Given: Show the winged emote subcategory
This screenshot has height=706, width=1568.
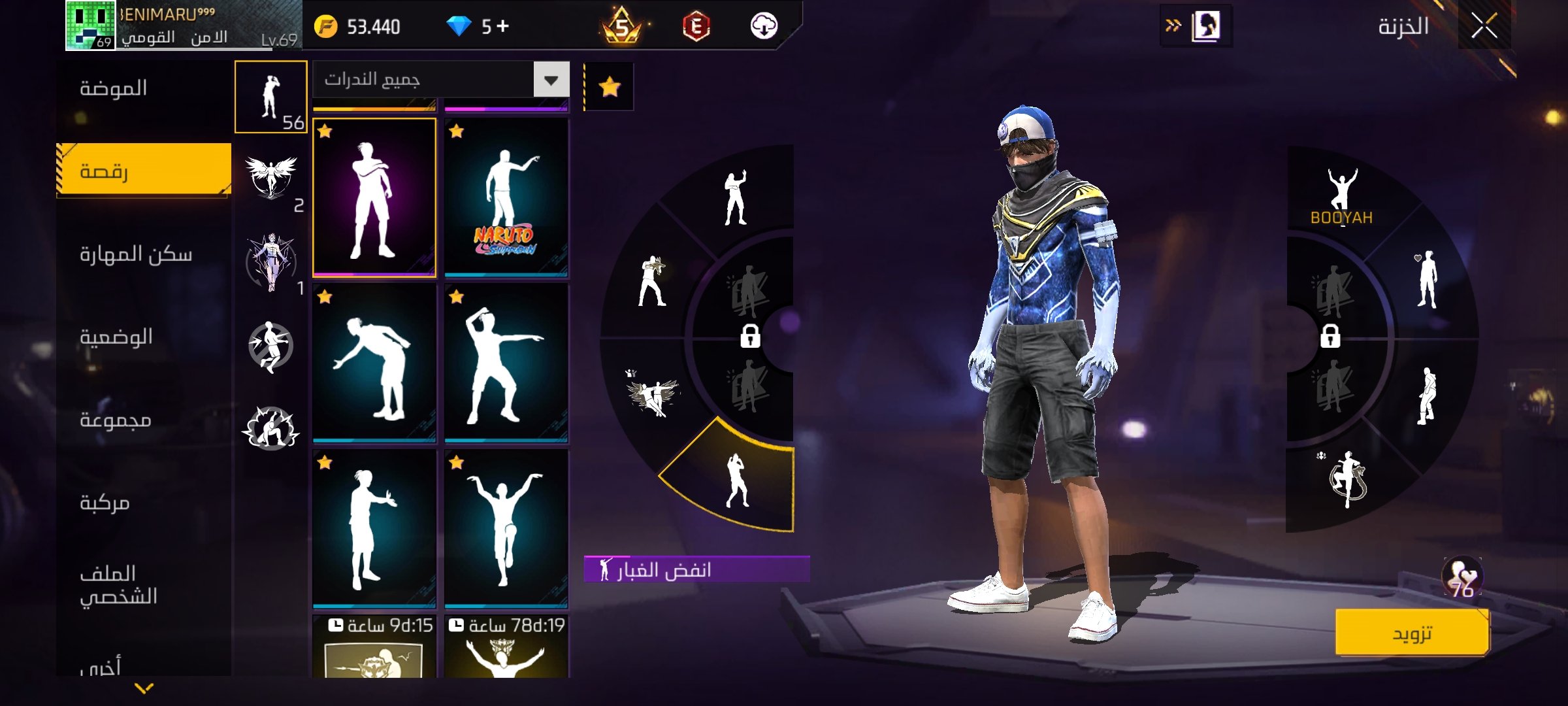Looking at the screenshot, I should point(271,178).
